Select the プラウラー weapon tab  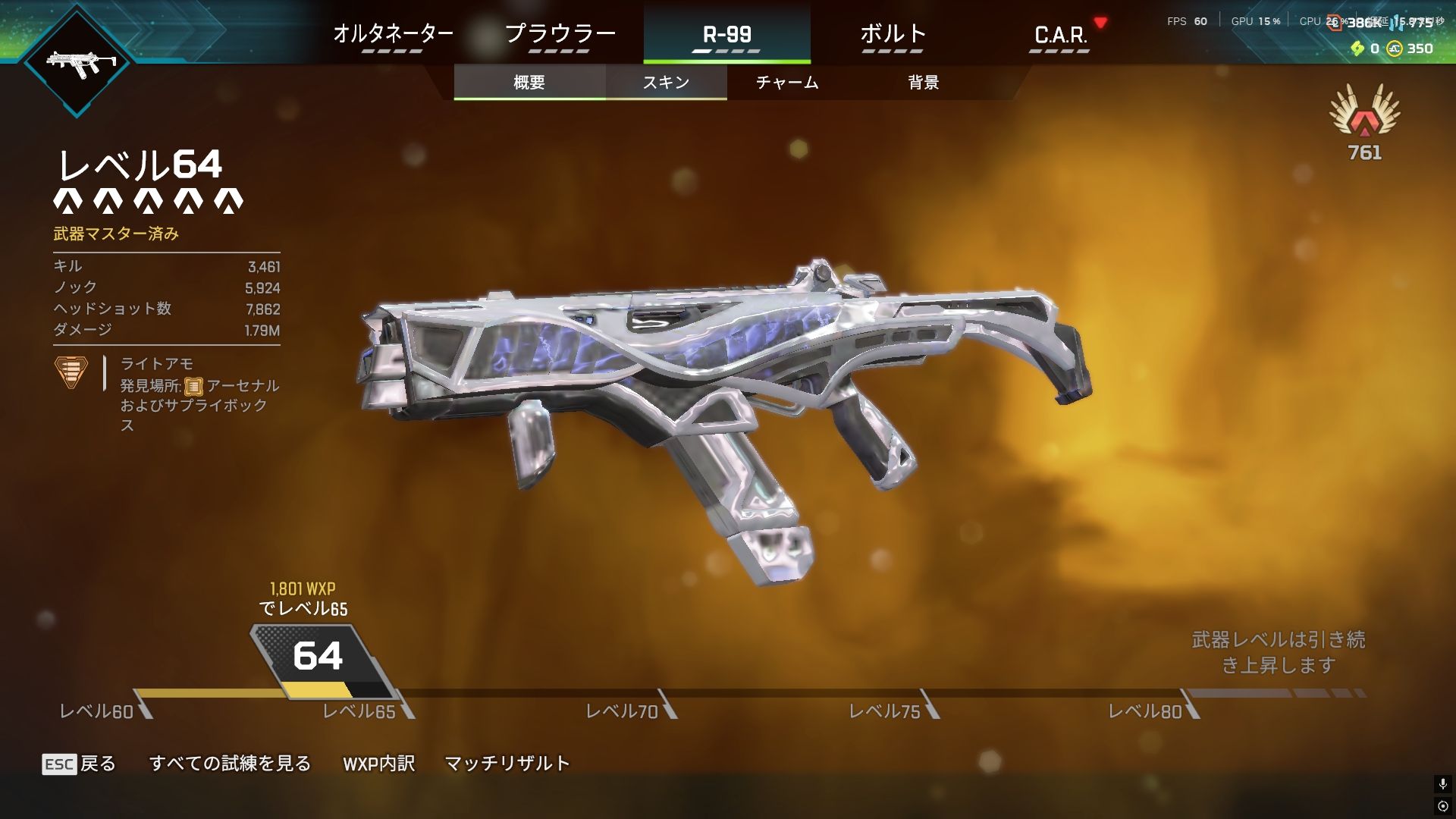tap(560, 35)
